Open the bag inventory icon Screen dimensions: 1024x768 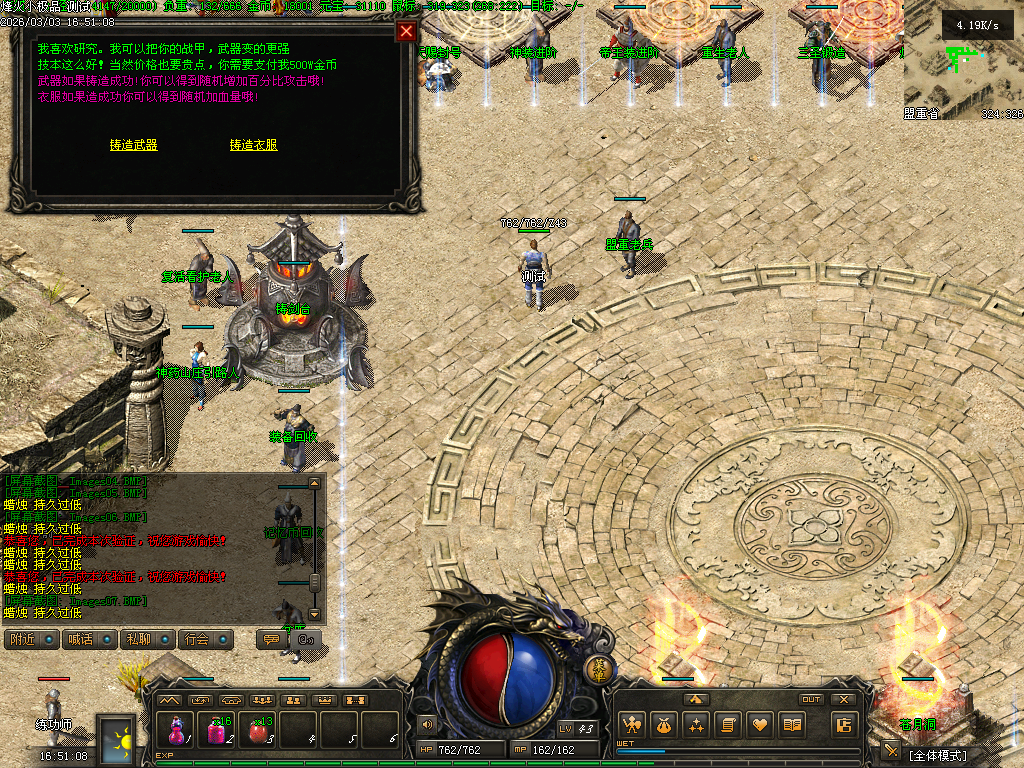click(x=663, y=725)
